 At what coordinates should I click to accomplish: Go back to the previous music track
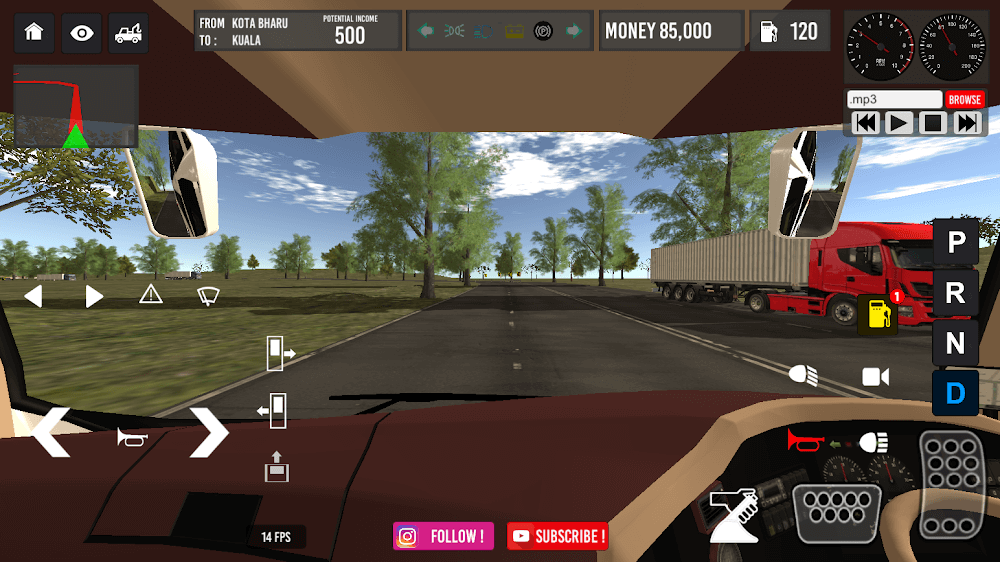coord(866,123)
